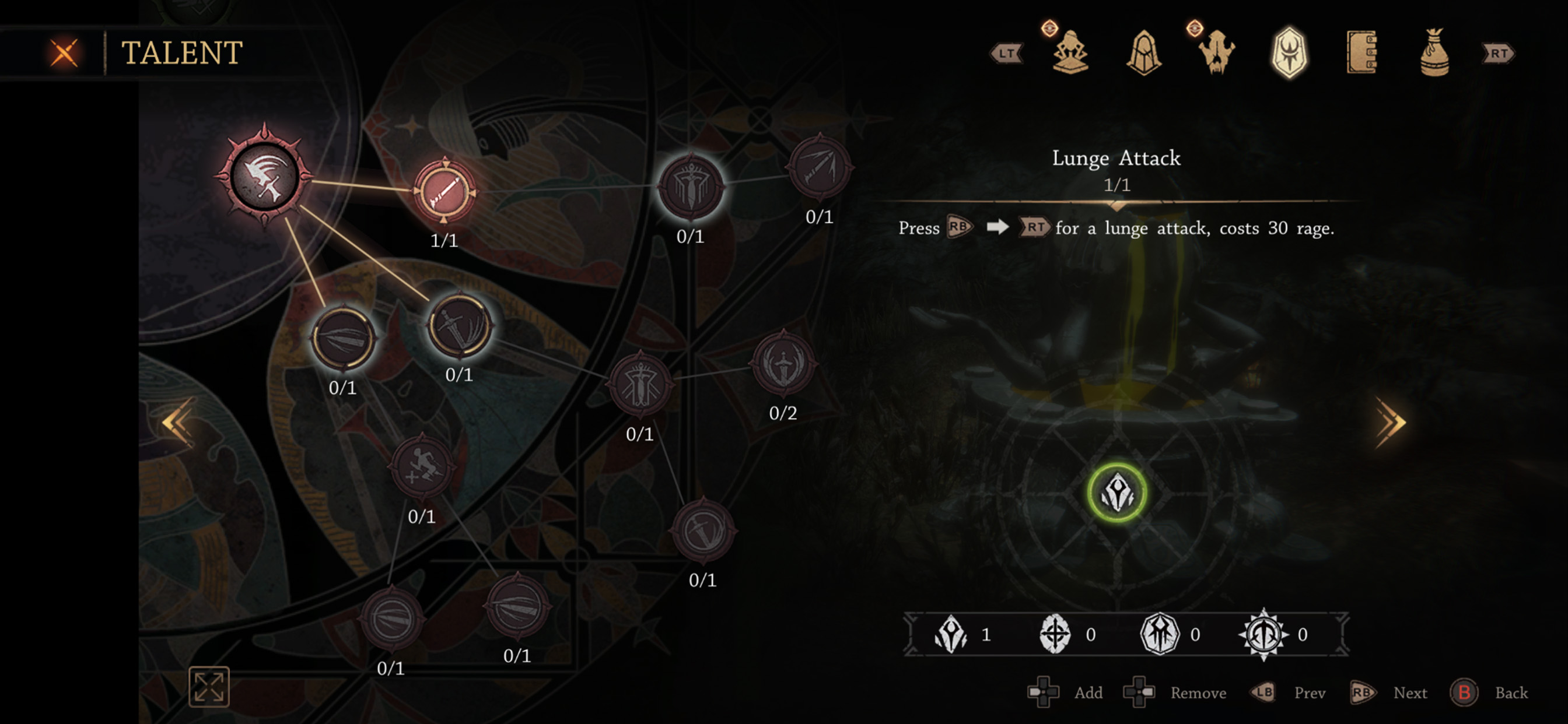Go to the next talent page arrow
1568x724 pixels.
[1391, 423]
